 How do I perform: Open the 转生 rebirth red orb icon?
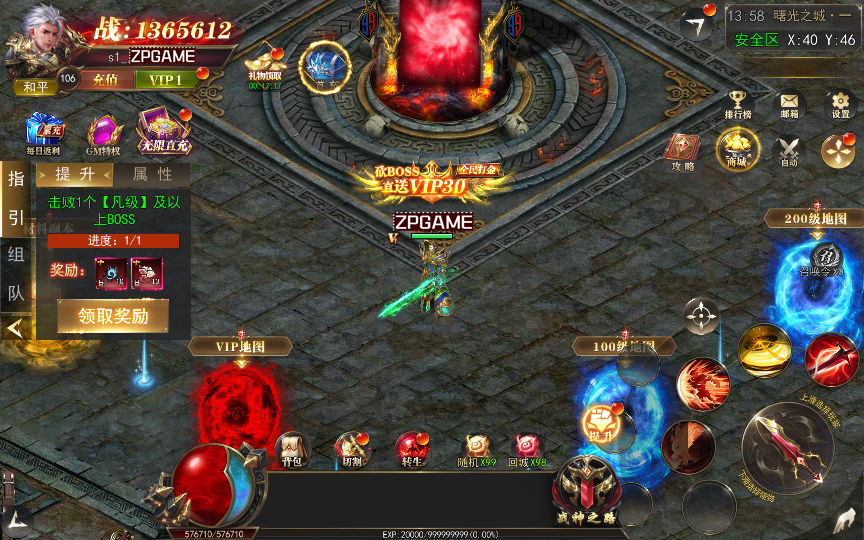coord(410,446)
